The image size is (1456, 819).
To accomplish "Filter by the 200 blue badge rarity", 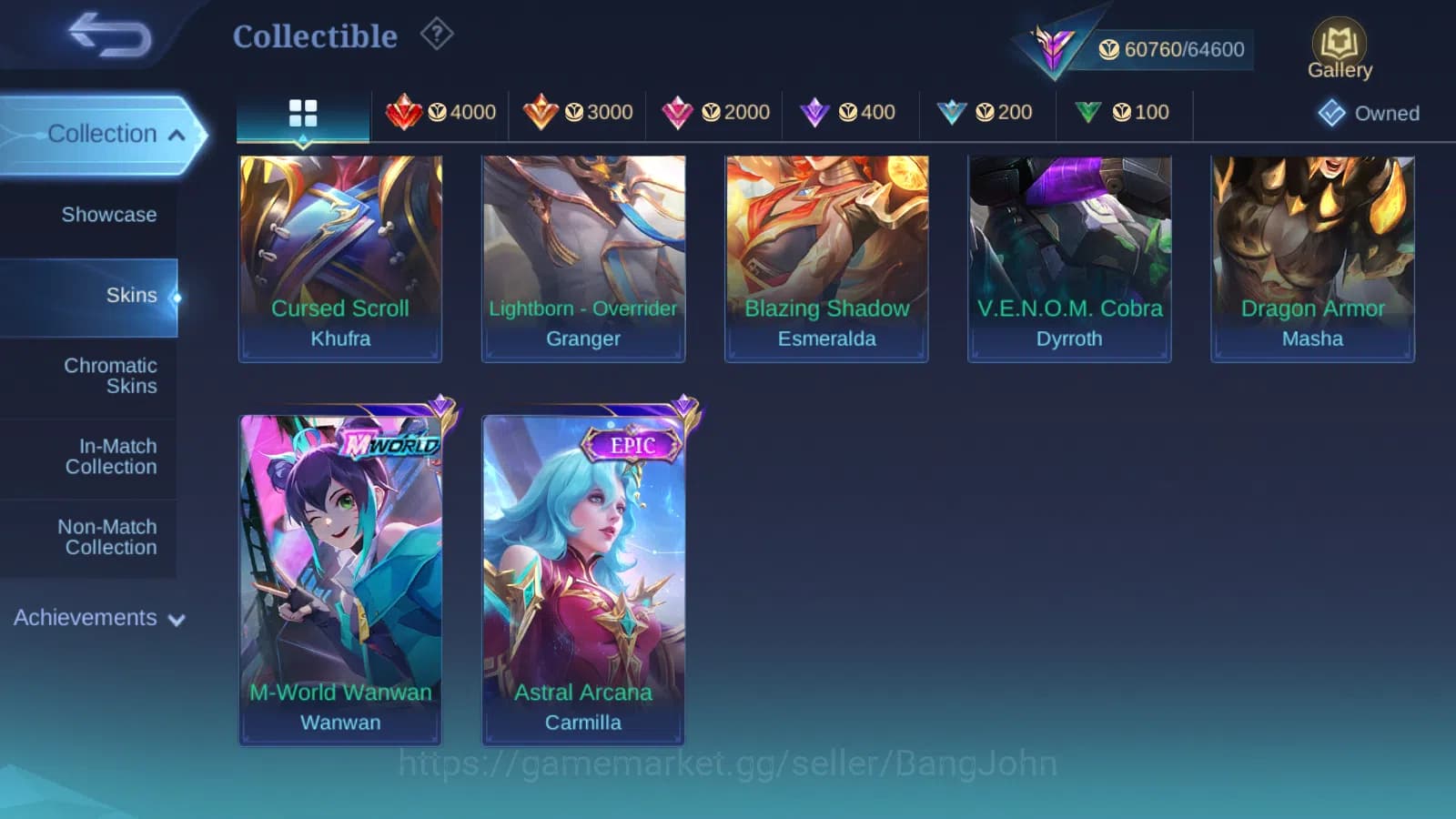I will (x=986, y=113).
